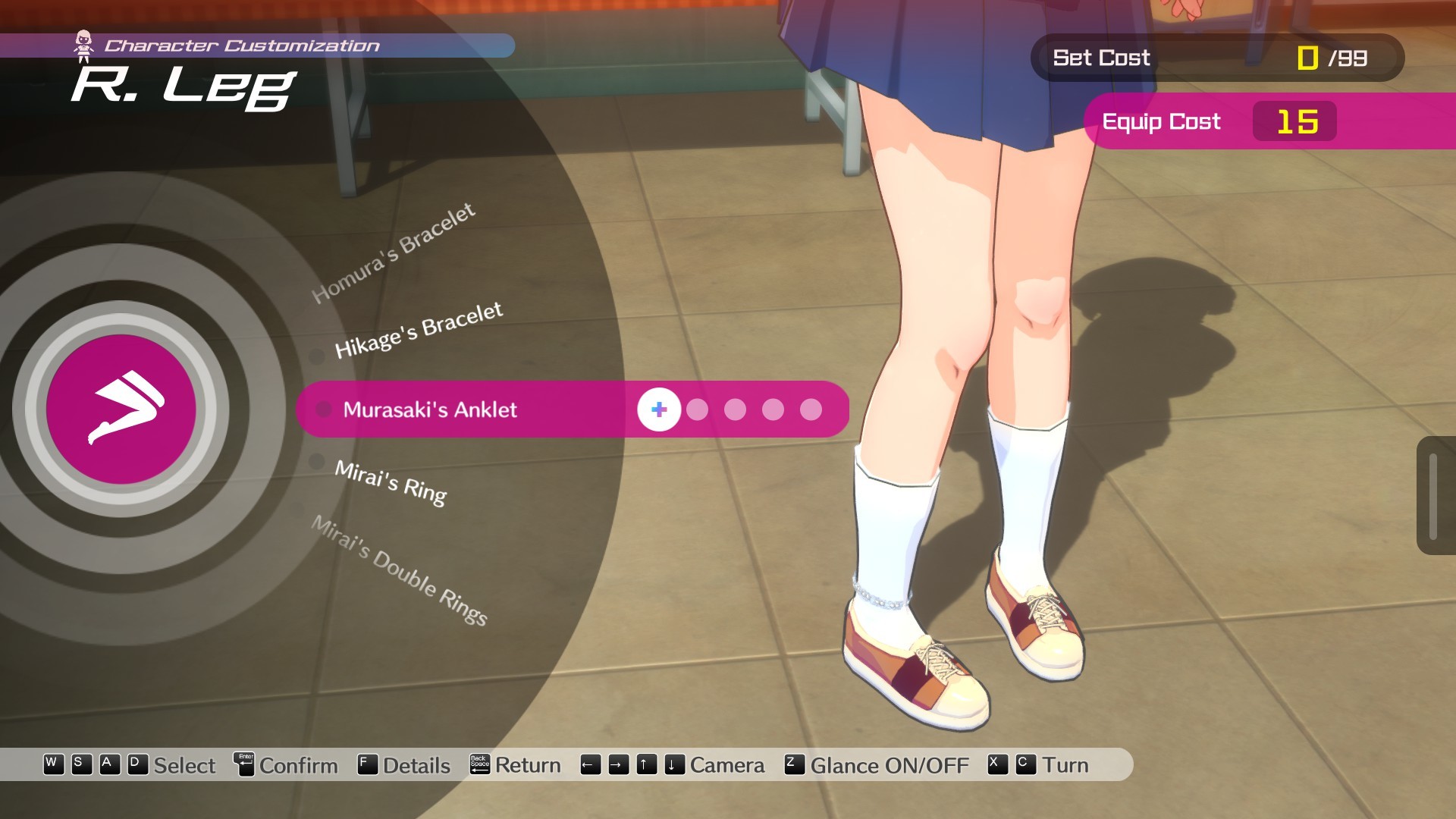The image size is (1456, 819).
Task: Select the radio dot beside Mirai's Ring
Action: click(318, 463)
